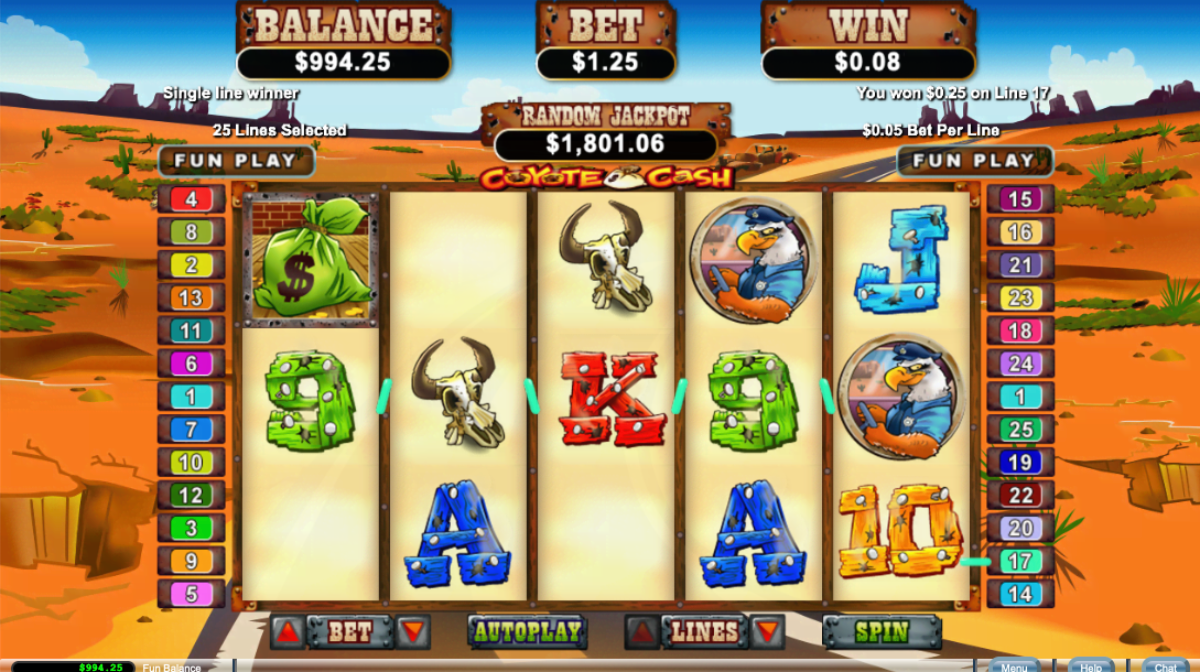Select payline number 7

[x=191, y=430]
